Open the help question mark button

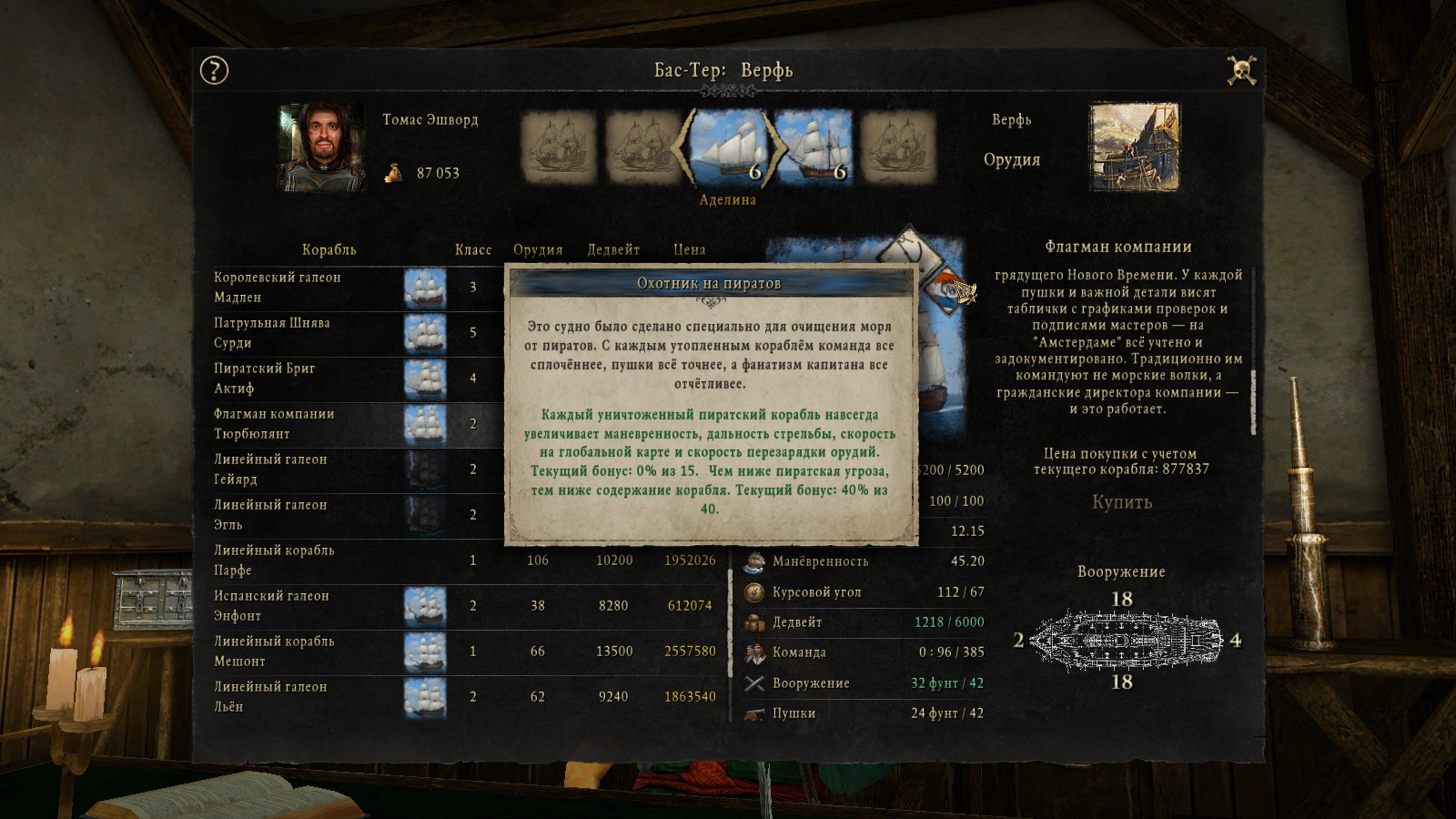pos(214,70)
